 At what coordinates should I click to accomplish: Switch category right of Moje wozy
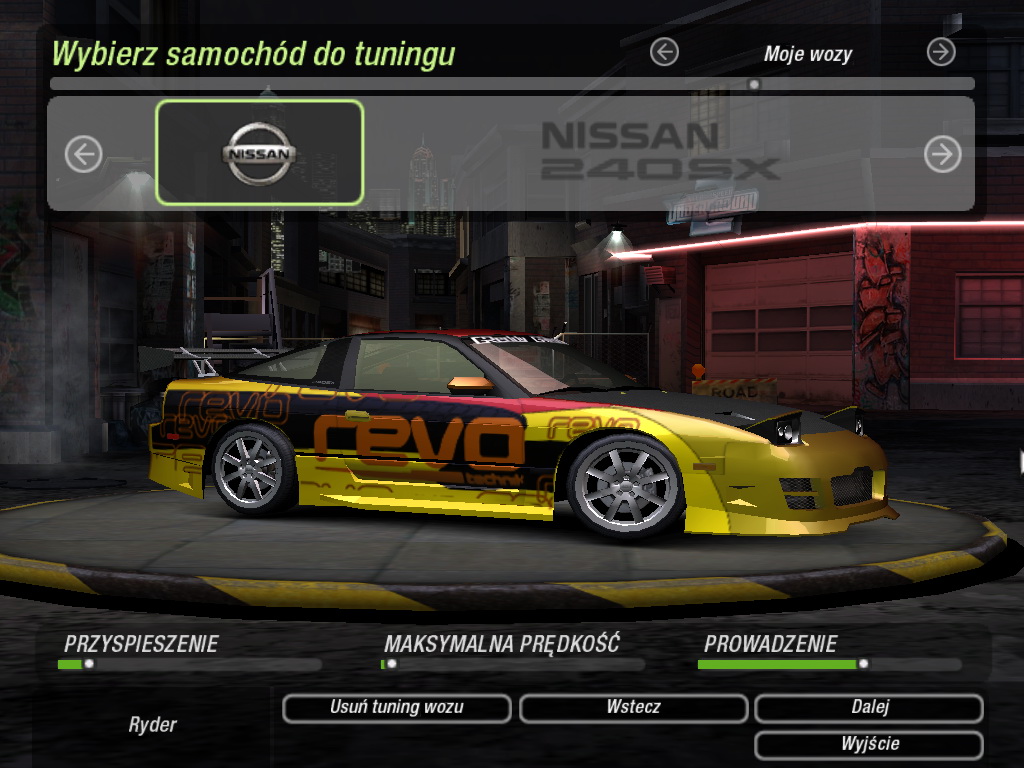pos(941,52)
